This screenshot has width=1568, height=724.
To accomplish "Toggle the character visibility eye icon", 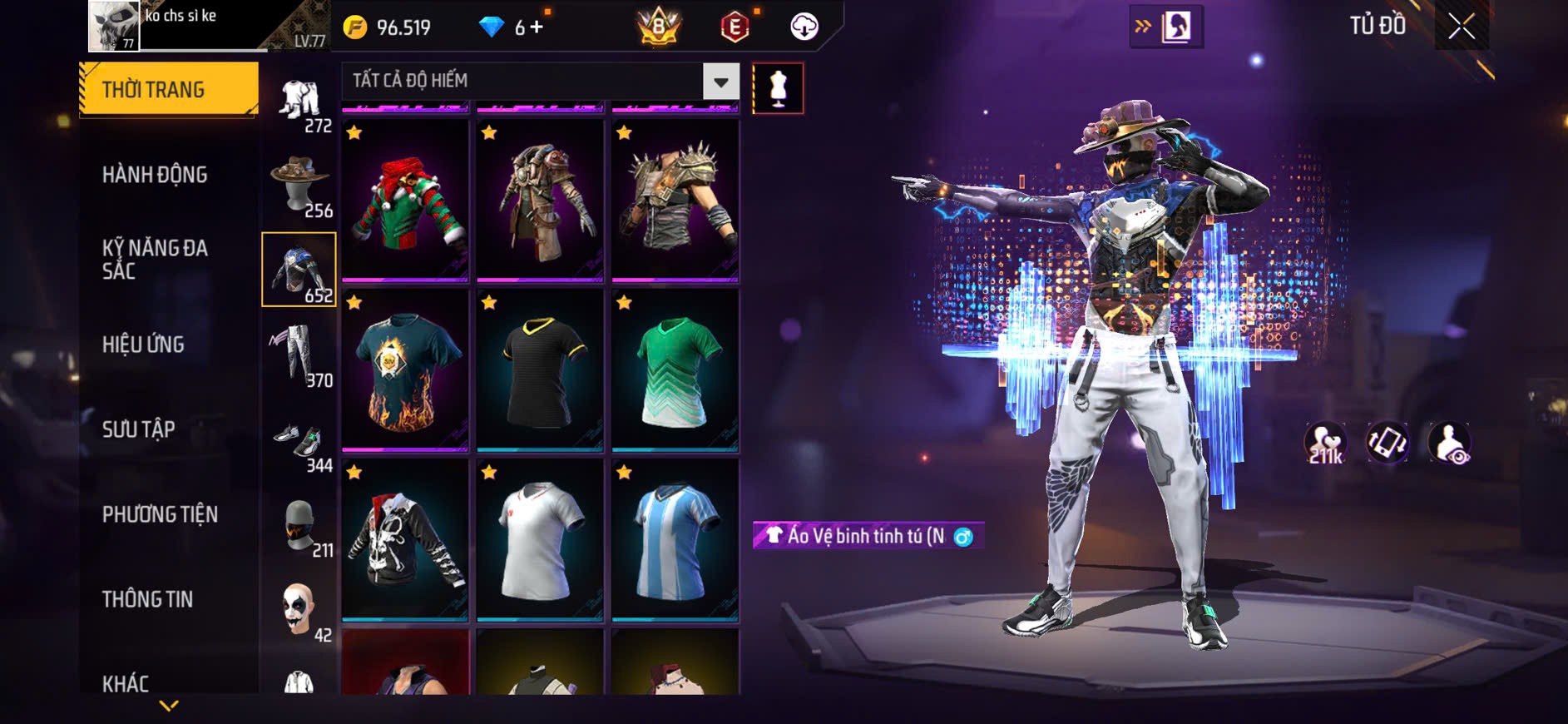I will point(1449,443).
